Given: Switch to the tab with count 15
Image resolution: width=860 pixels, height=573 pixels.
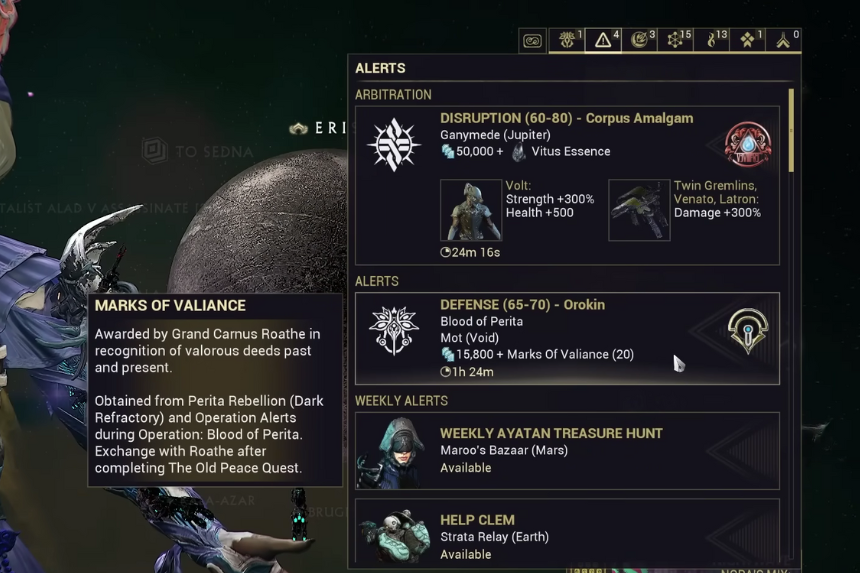Looking at the screenshot, I should point(676,40).
